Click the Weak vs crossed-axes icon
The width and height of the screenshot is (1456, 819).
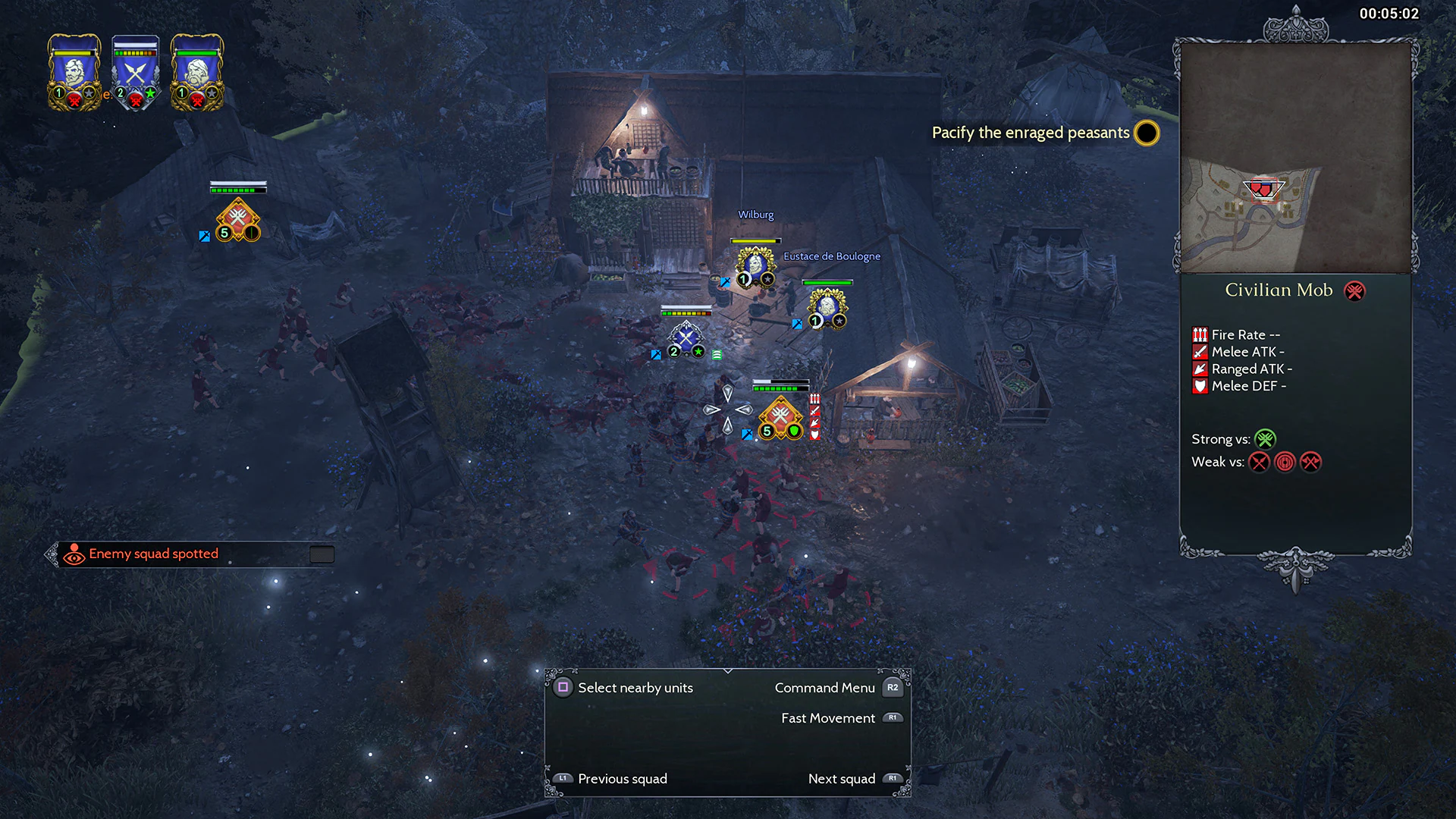tap(1310, 462)
